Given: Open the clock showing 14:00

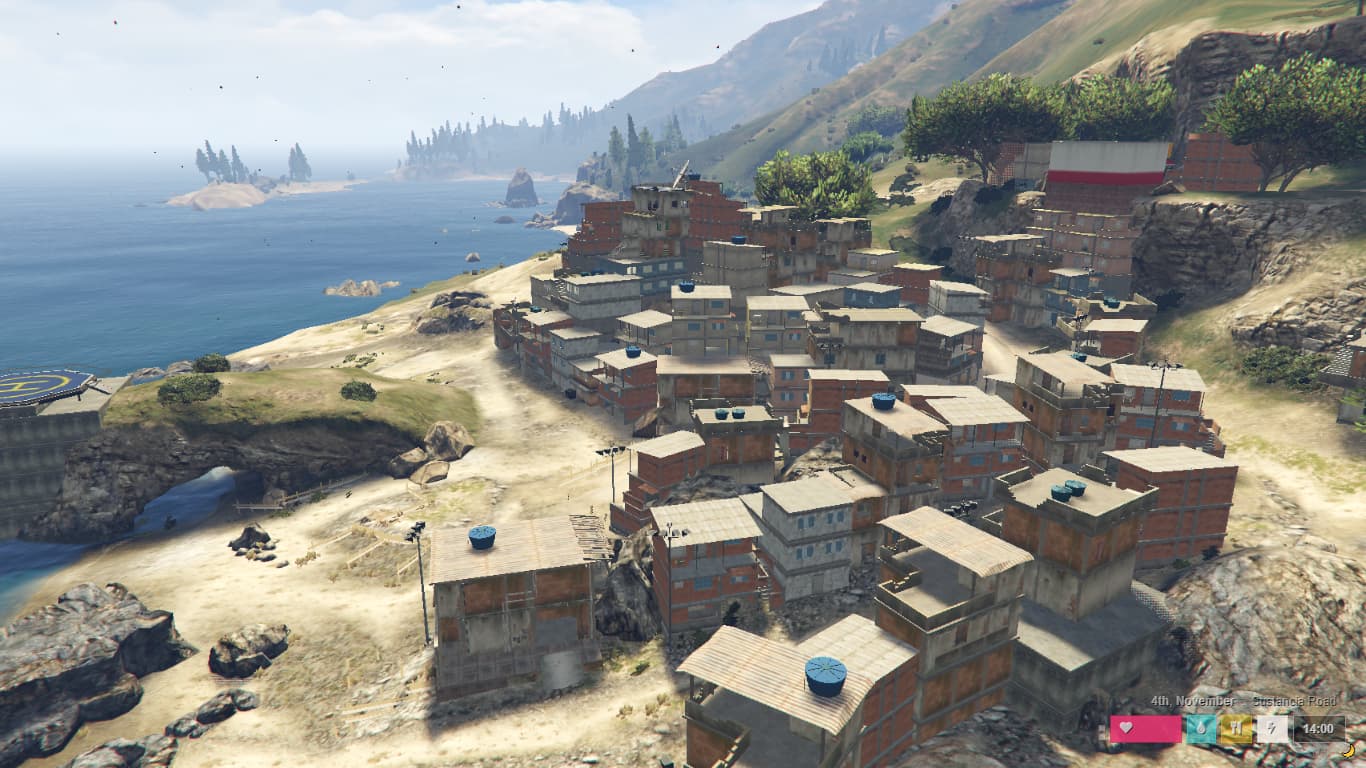Looking at the screenshot, I should tap(1318, 729).
